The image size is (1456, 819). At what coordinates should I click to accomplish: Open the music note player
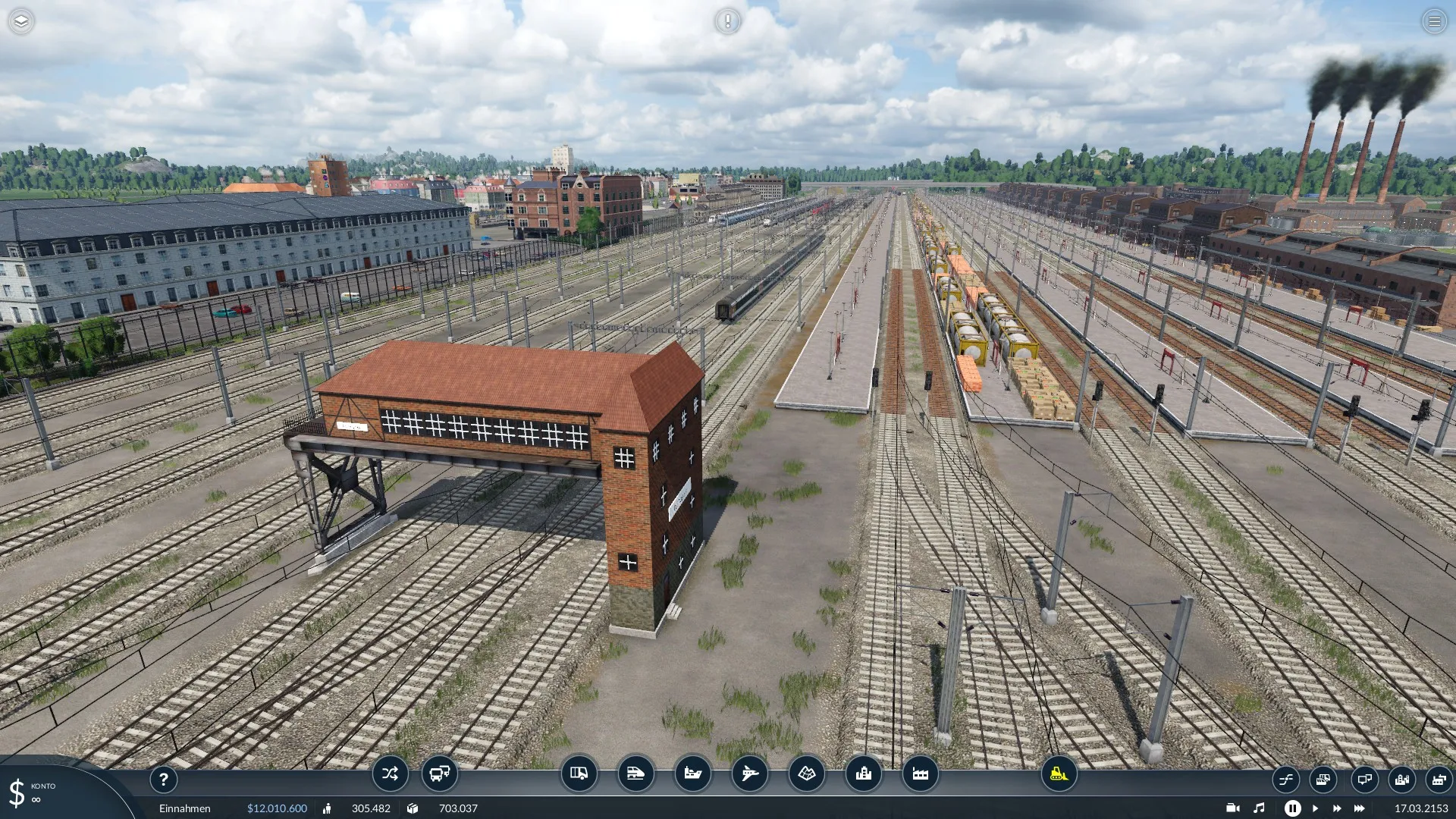[x=1259, y=808]
